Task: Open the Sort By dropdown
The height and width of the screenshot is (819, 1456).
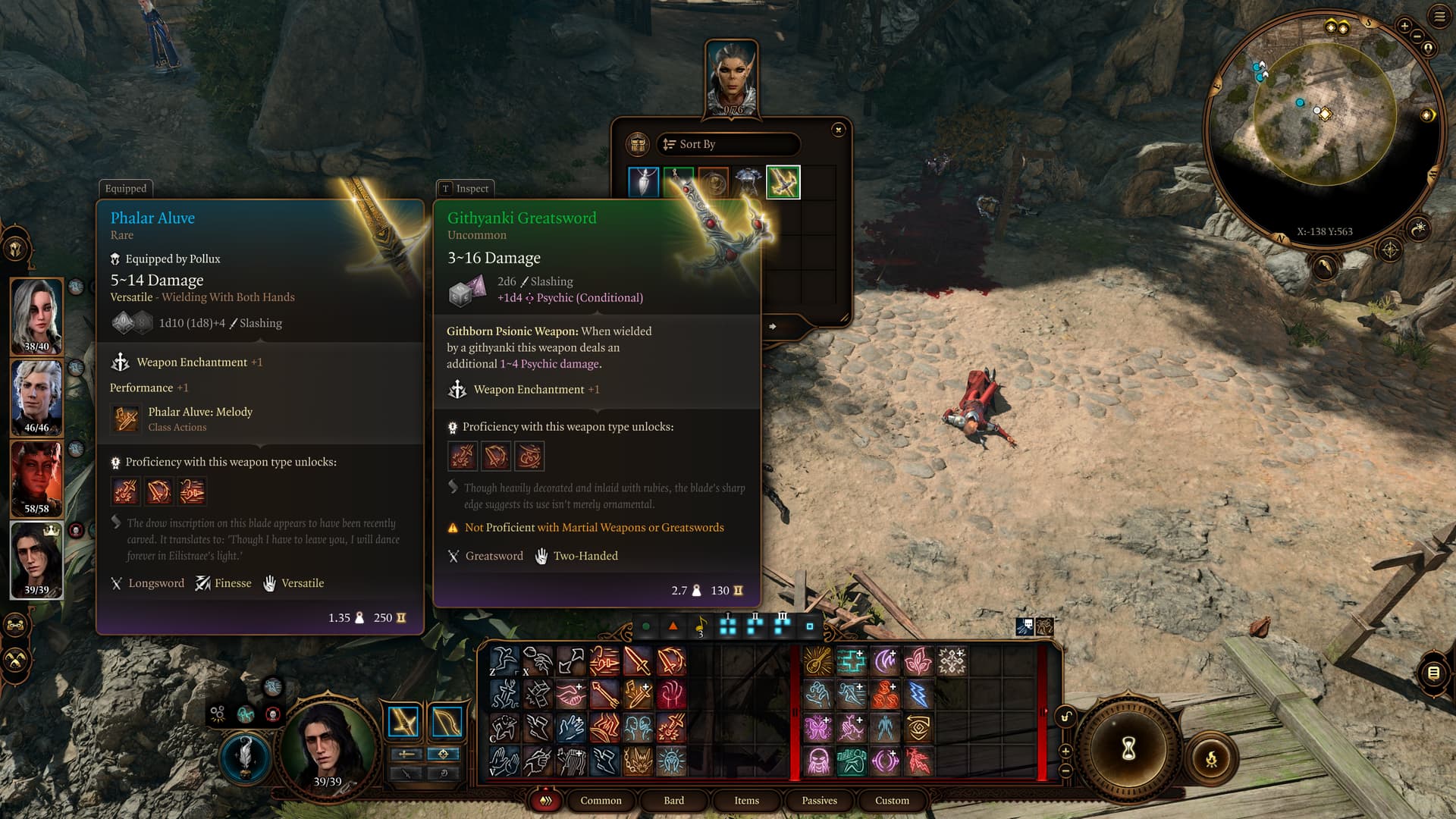Action: (728, 144)
